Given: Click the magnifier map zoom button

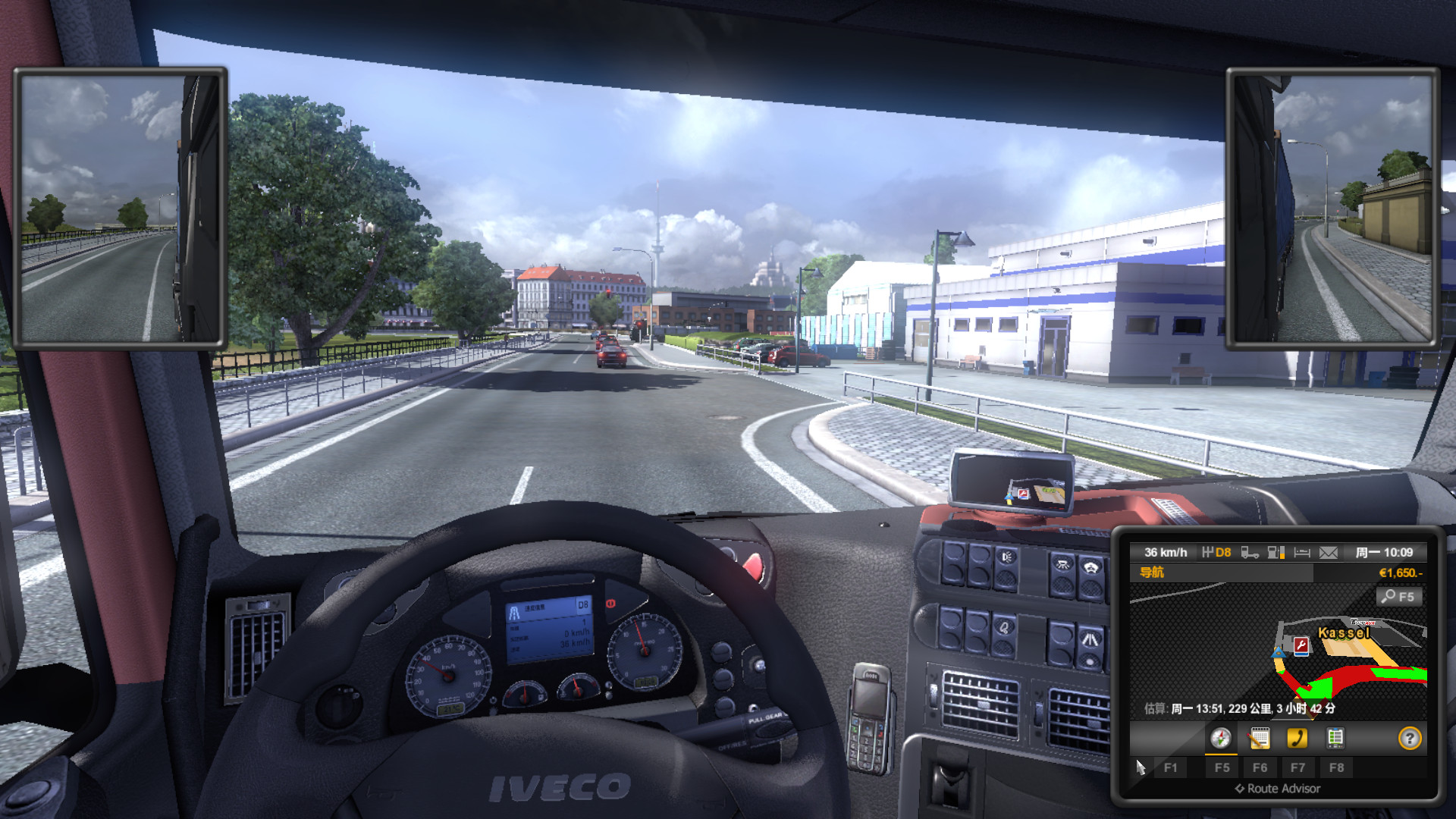Looking at the screenshot, I should point(1398,597).
